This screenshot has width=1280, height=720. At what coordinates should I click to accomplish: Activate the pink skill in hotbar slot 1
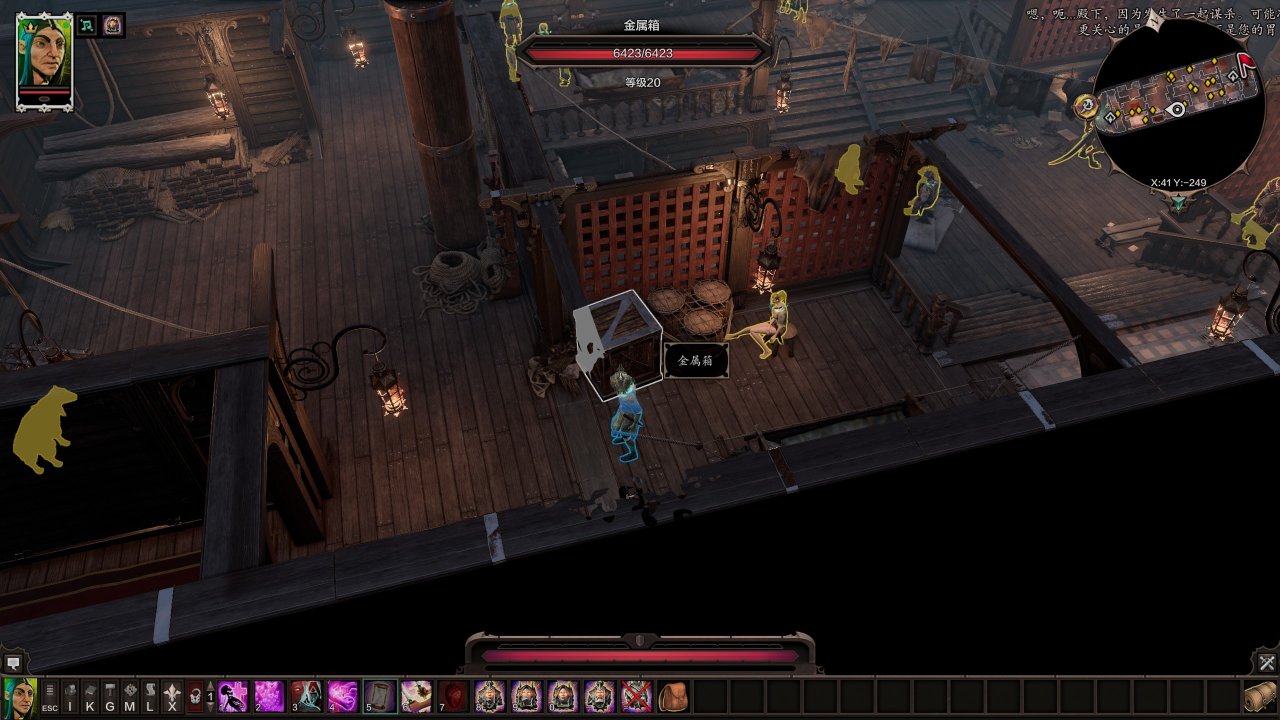tap(233, 696)
